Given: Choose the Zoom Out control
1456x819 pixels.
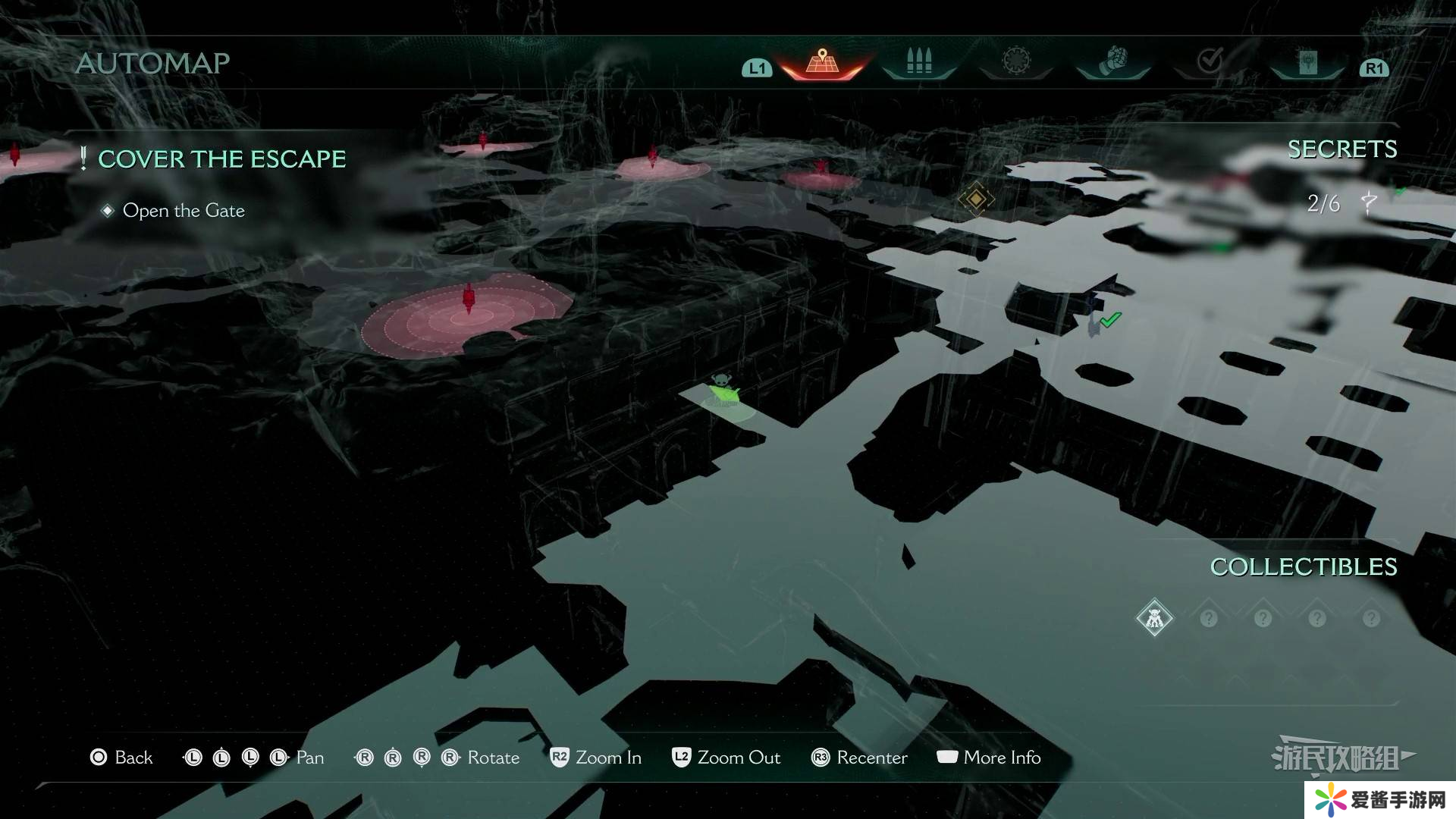Looking at the screenshot, I should click(726, 758).
